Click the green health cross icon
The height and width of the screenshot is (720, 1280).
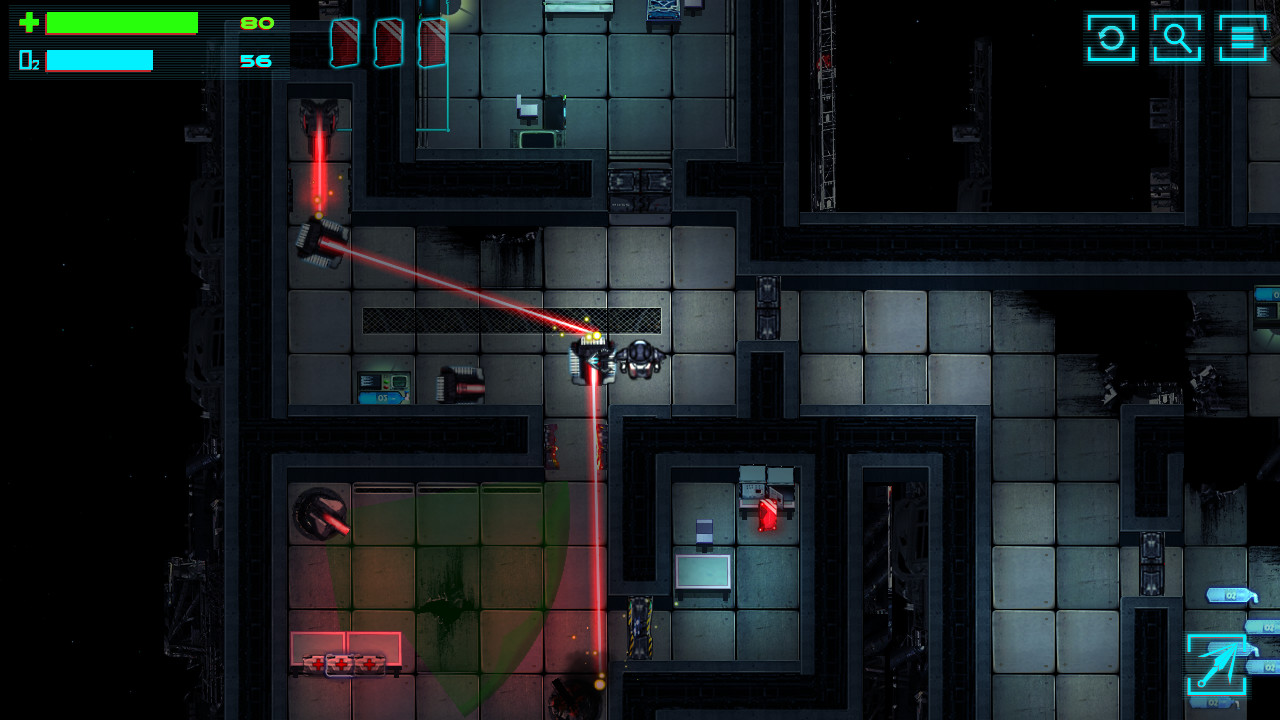(x=29, y=21)
